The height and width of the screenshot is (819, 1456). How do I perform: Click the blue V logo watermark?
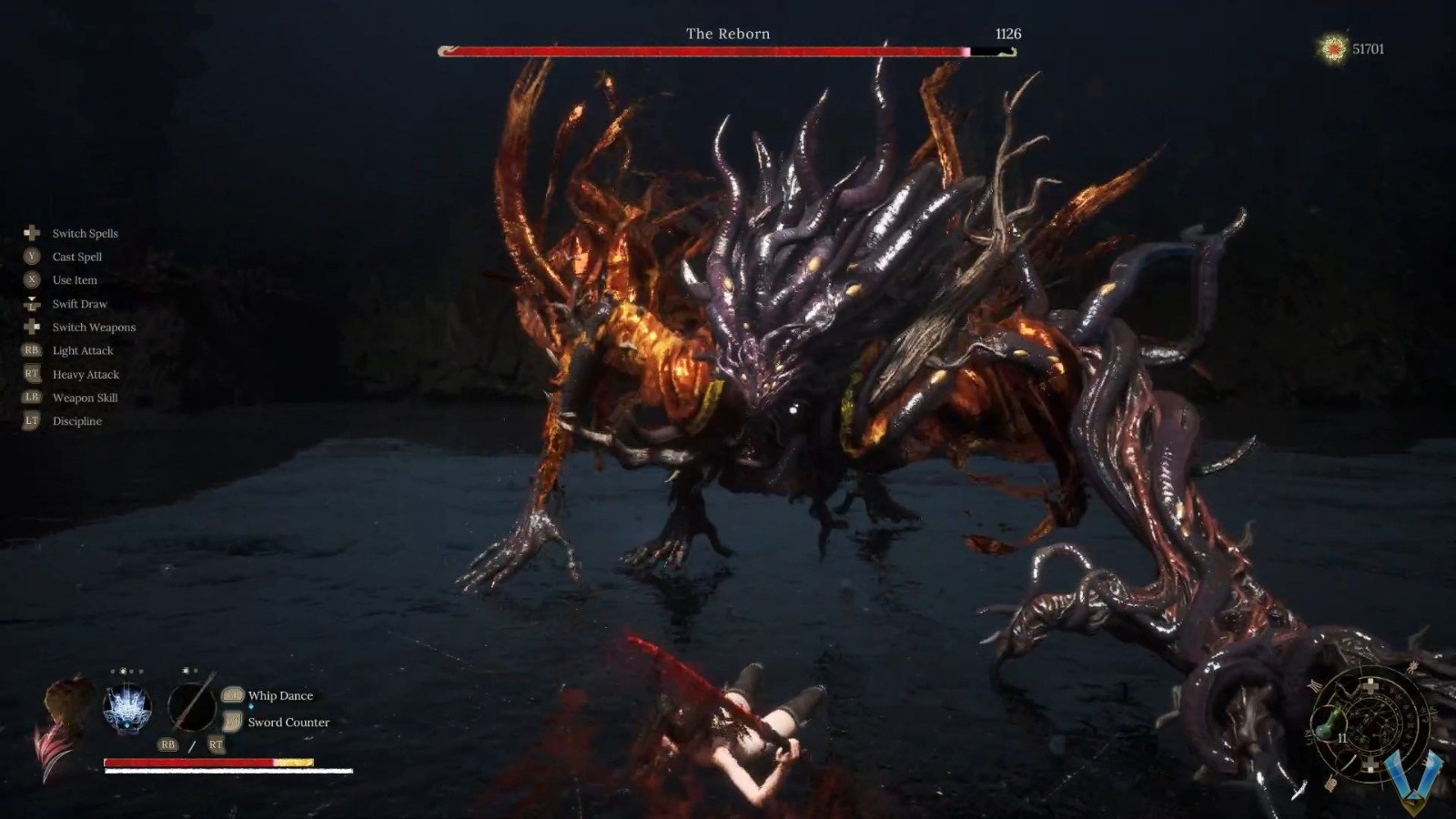[x=1414, y=778]
